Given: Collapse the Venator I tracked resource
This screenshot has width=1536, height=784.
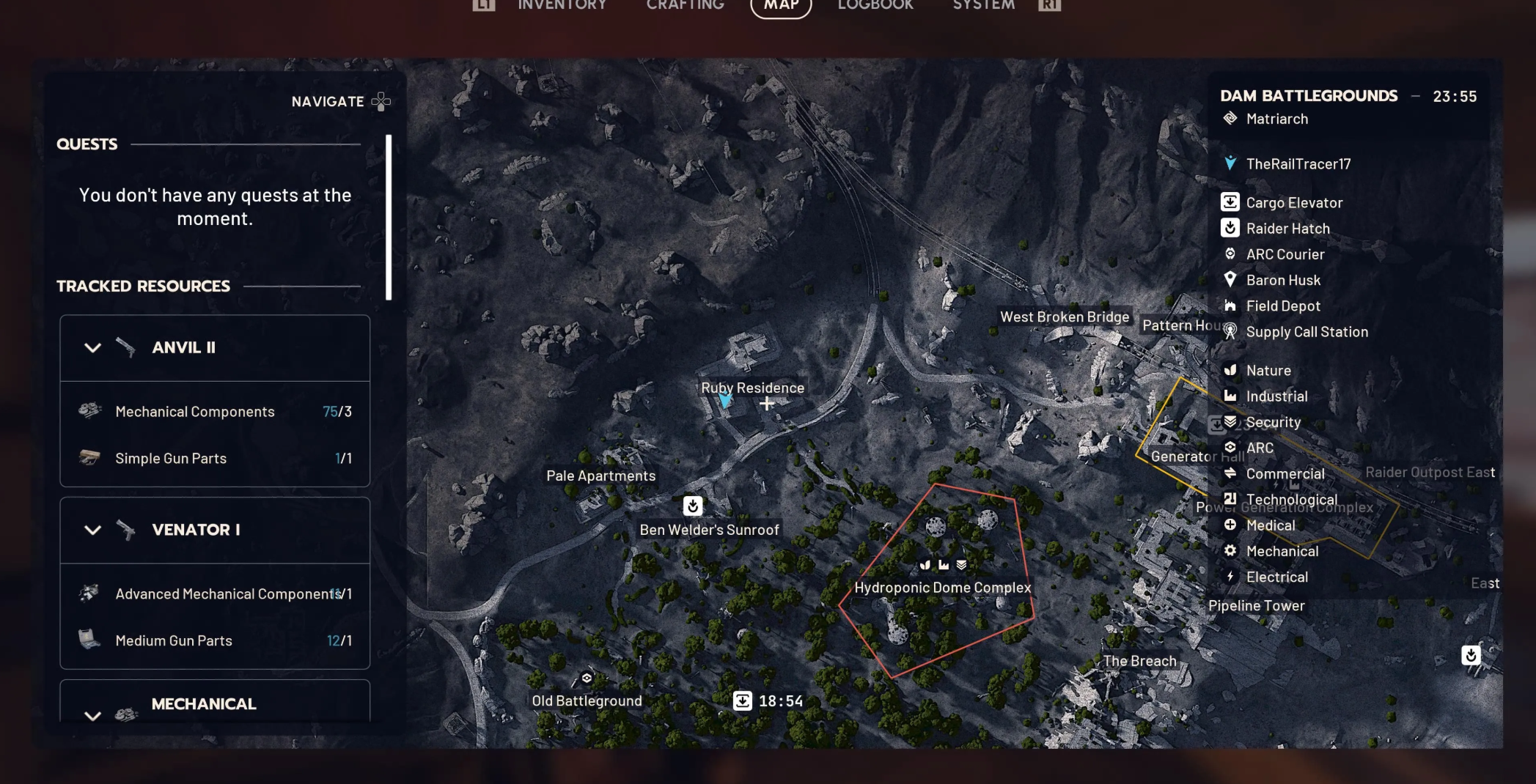Looking at the screenshot, I should (92, 530).
